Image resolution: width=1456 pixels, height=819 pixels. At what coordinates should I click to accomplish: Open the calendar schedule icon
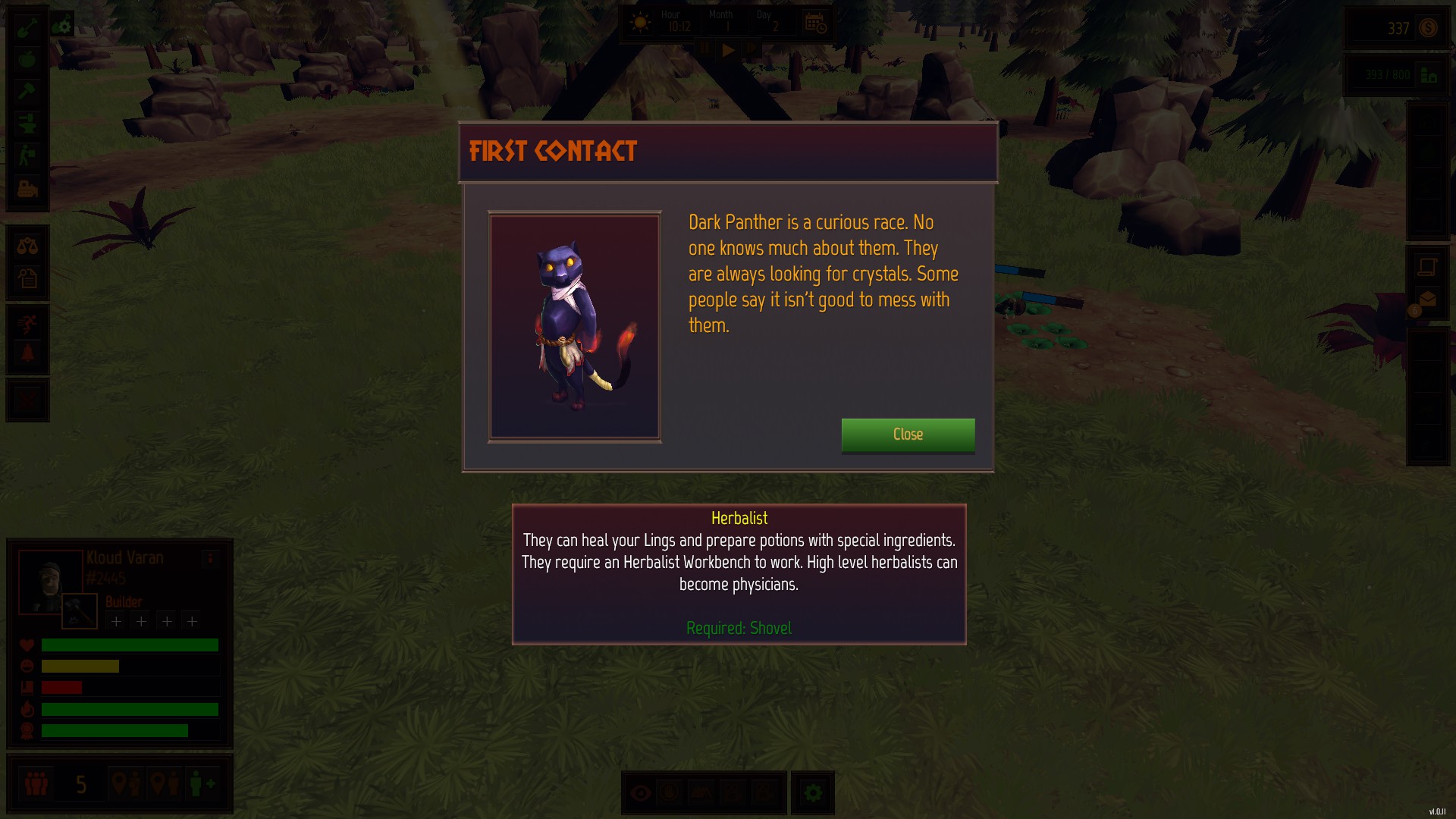[x=815, y=24]
